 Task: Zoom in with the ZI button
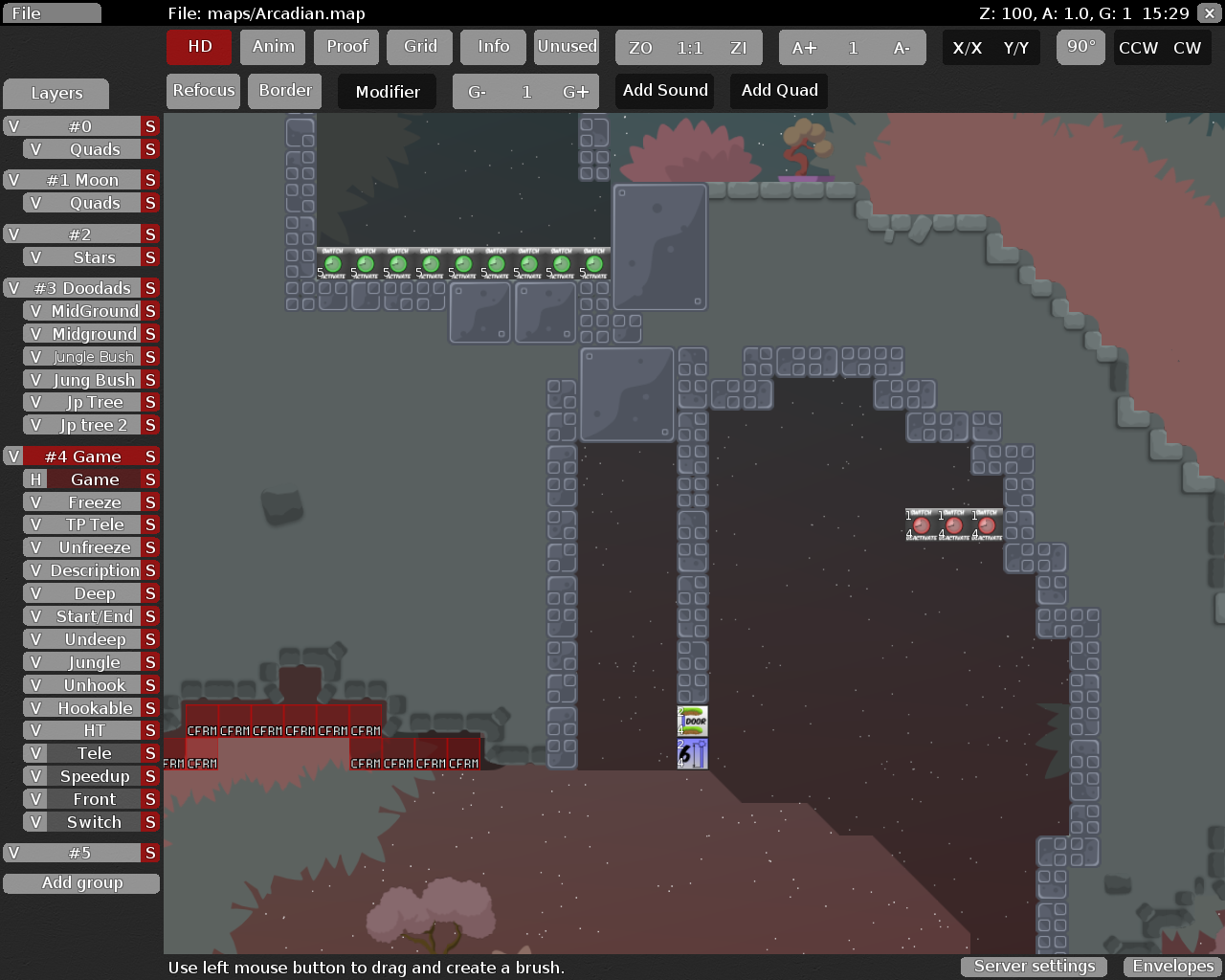click(x=738, y=48)
